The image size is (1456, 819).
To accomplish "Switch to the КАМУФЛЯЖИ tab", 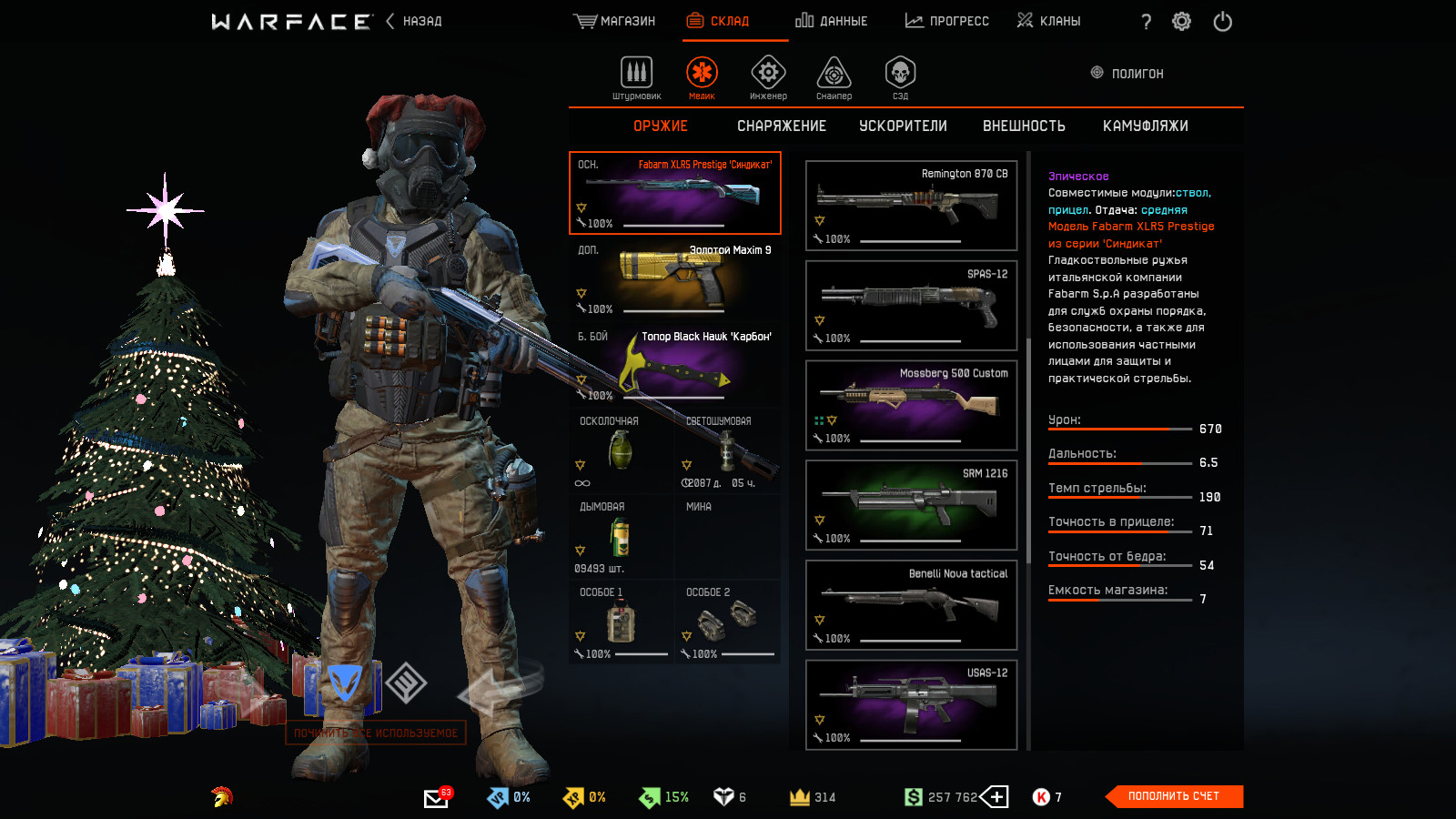I will (1145, 126).
